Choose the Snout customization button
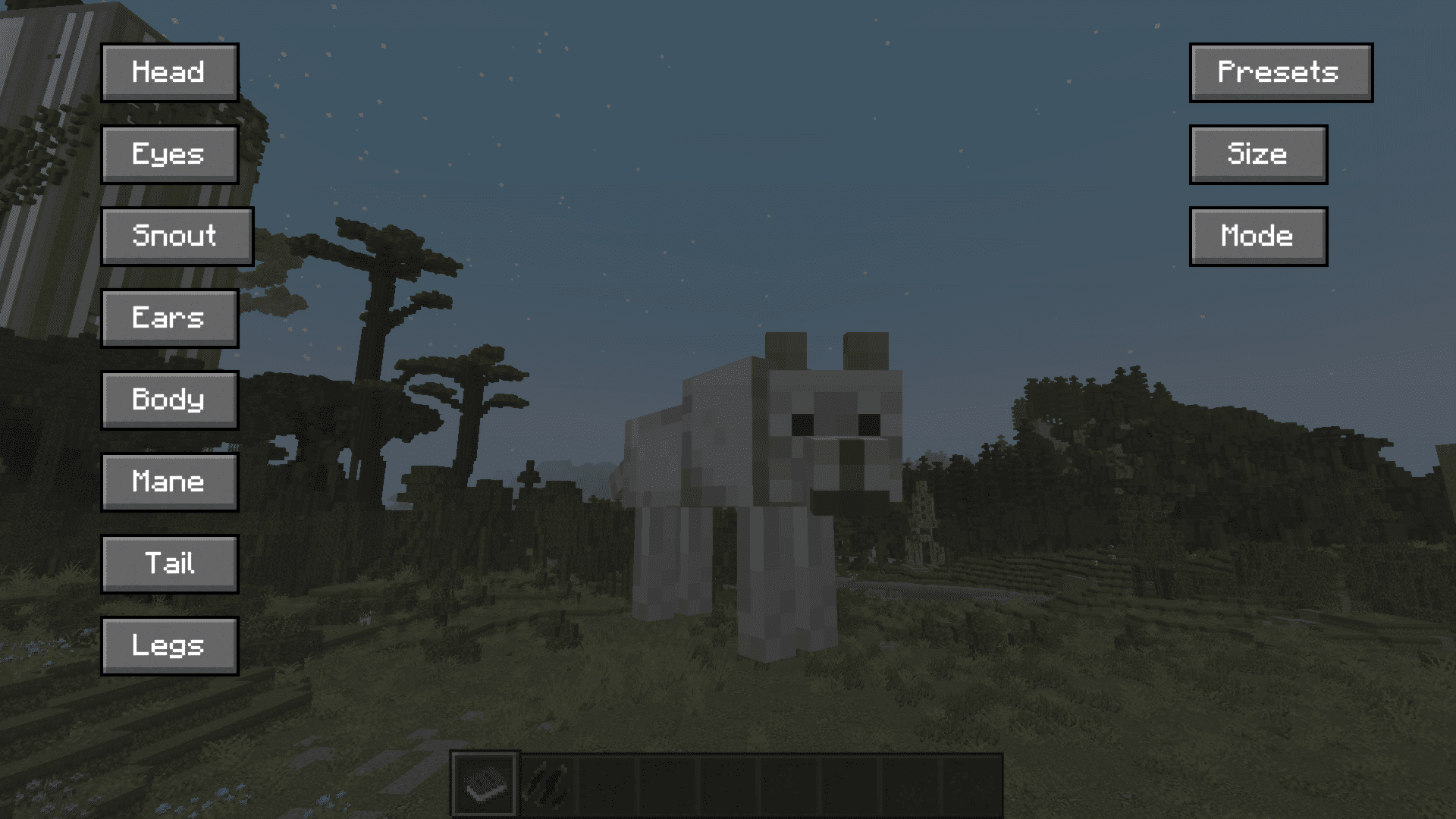 click(177, 236)
